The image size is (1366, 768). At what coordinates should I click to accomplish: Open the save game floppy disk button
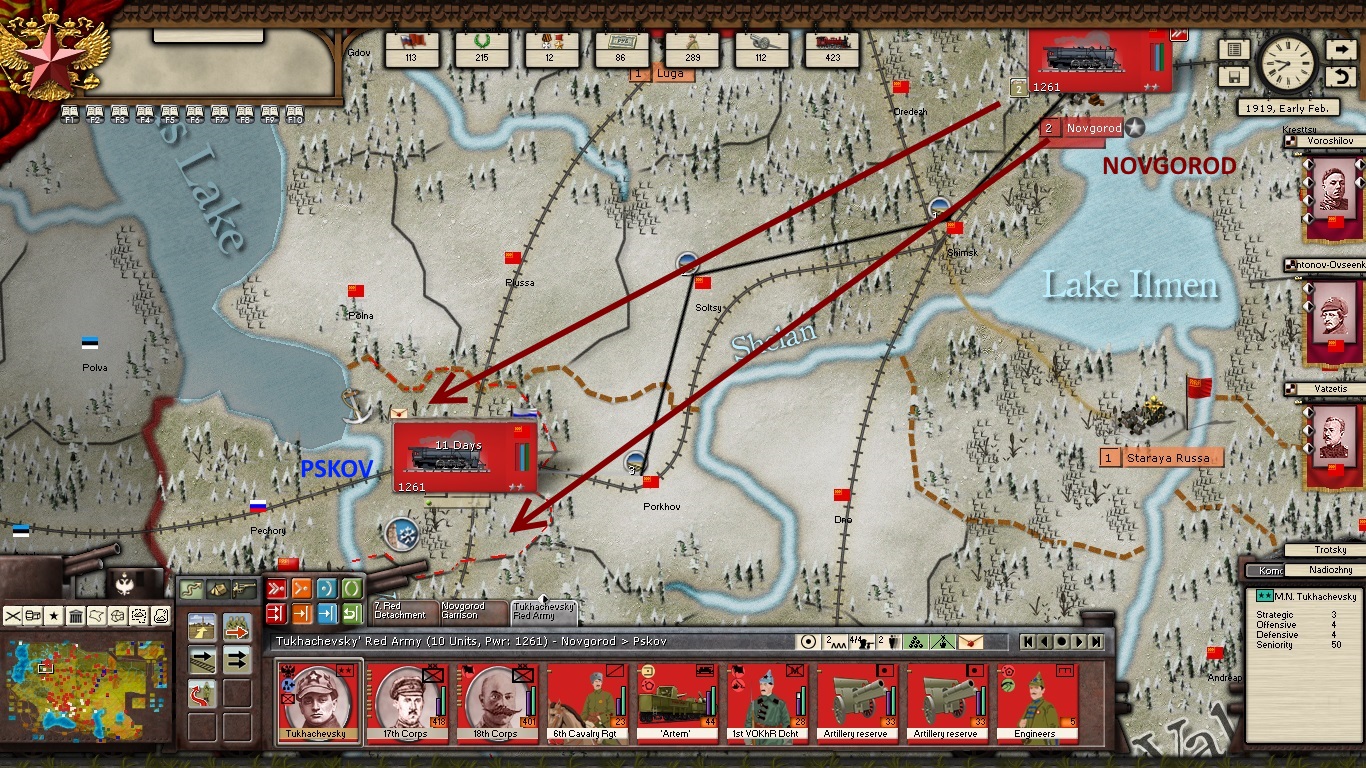pos(1233,75)
